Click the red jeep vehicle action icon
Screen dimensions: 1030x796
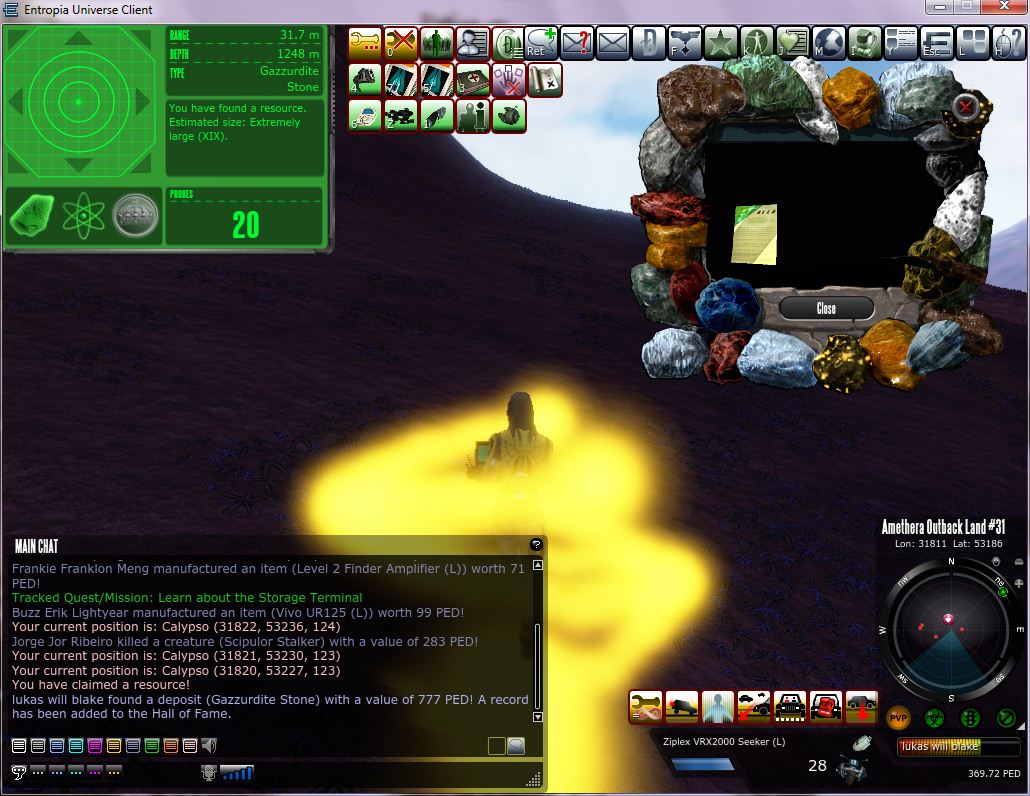pos(826,706)
